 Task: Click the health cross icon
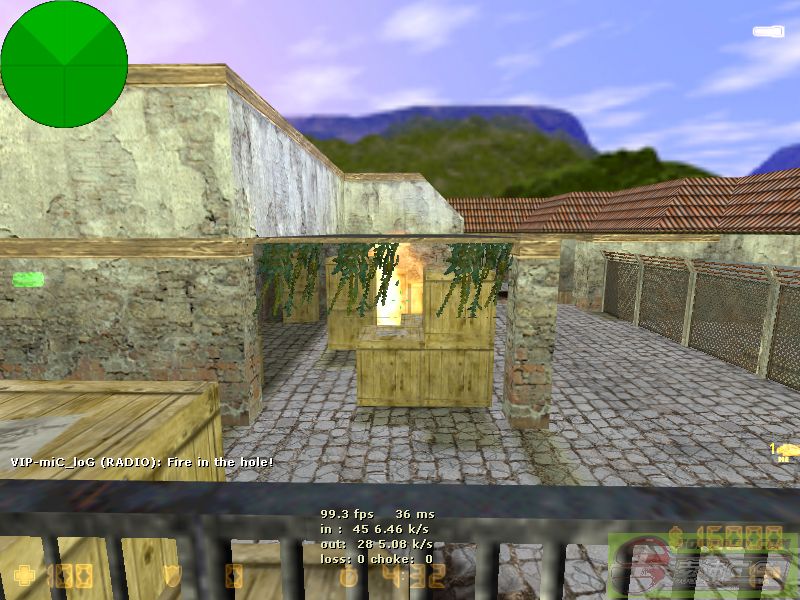pyautogui.click(x=23, y=576)
